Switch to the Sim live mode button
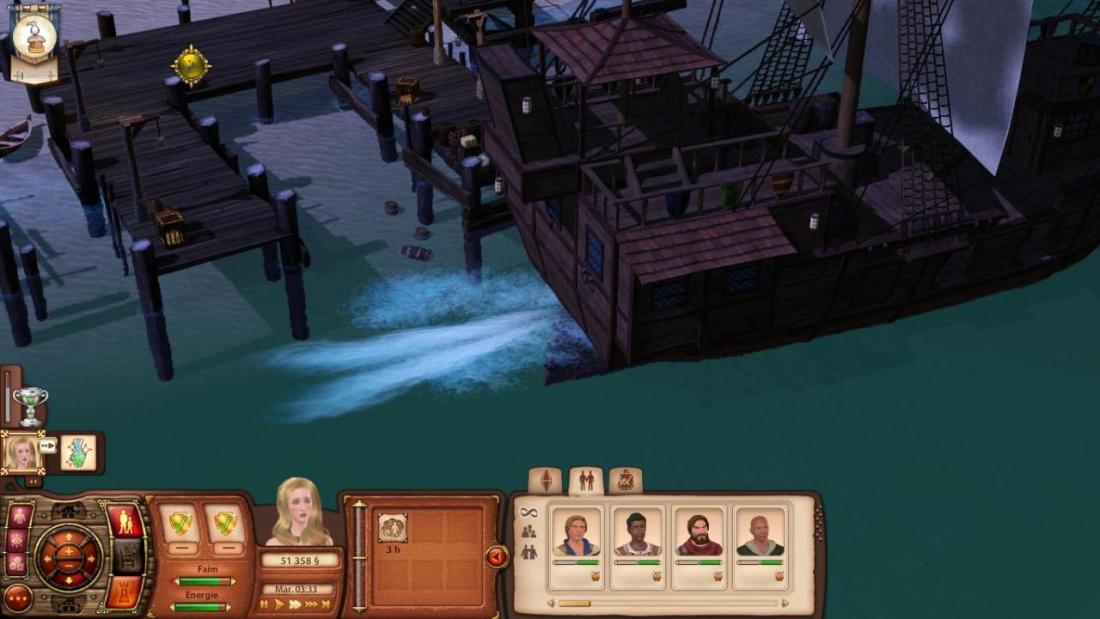1100x619 pixels. click(125, 521)
